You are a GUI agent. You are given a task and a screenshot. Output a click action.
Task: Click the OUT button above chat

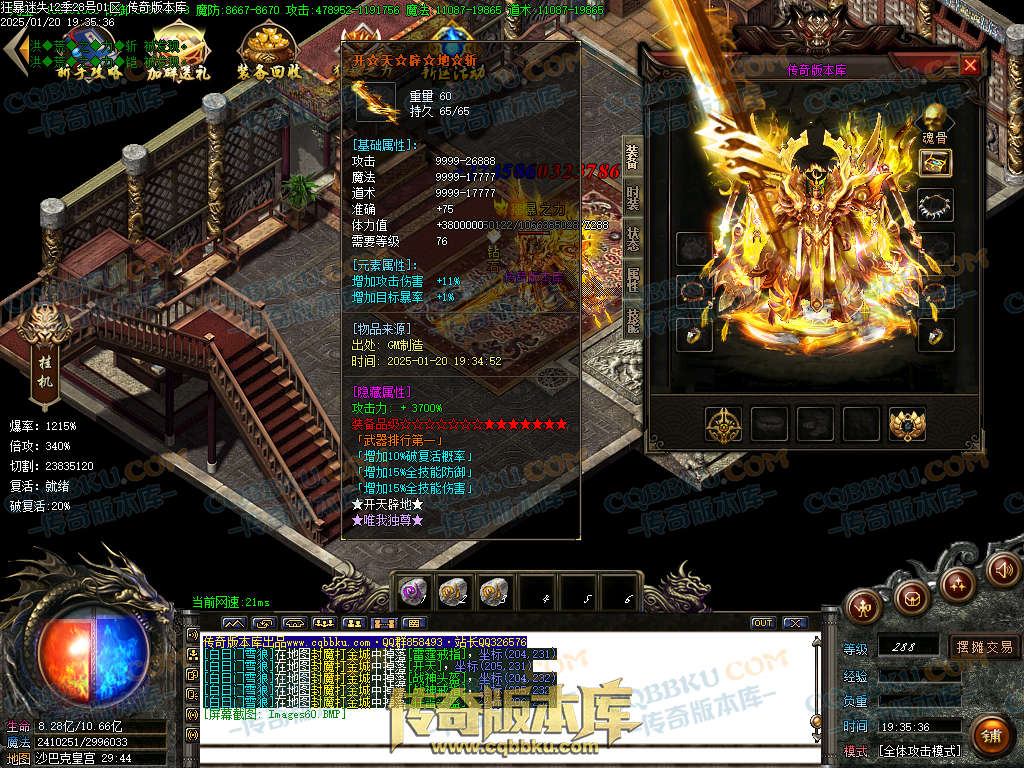pyautogui.click(x=763, y=623)
